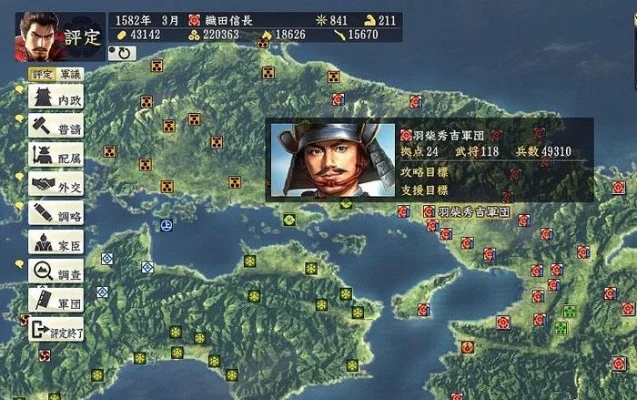Select the 家臣 retainers menu

(56, 242)
